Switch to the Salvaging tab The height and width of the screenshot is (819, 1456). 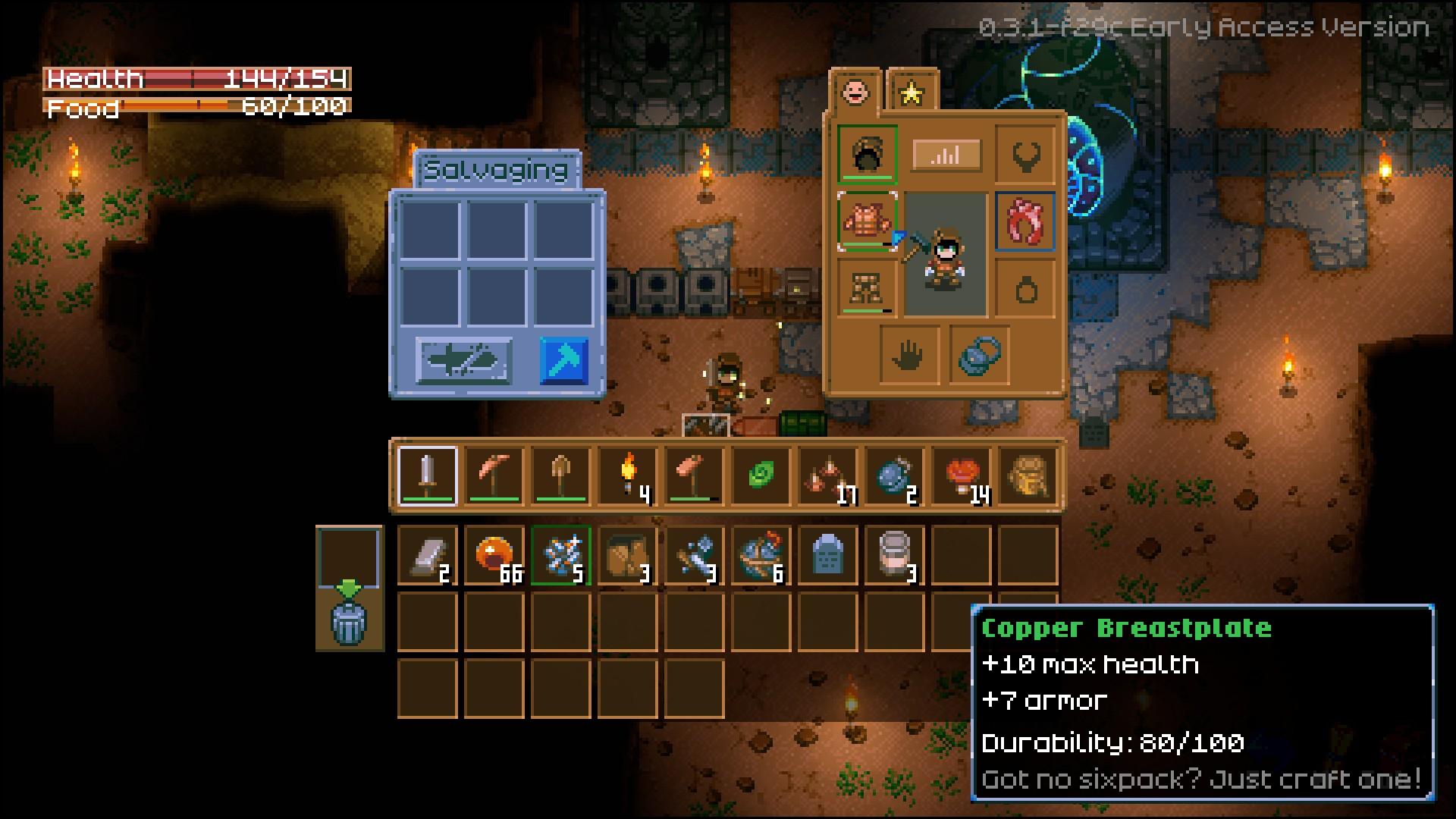tap(497, 170)
